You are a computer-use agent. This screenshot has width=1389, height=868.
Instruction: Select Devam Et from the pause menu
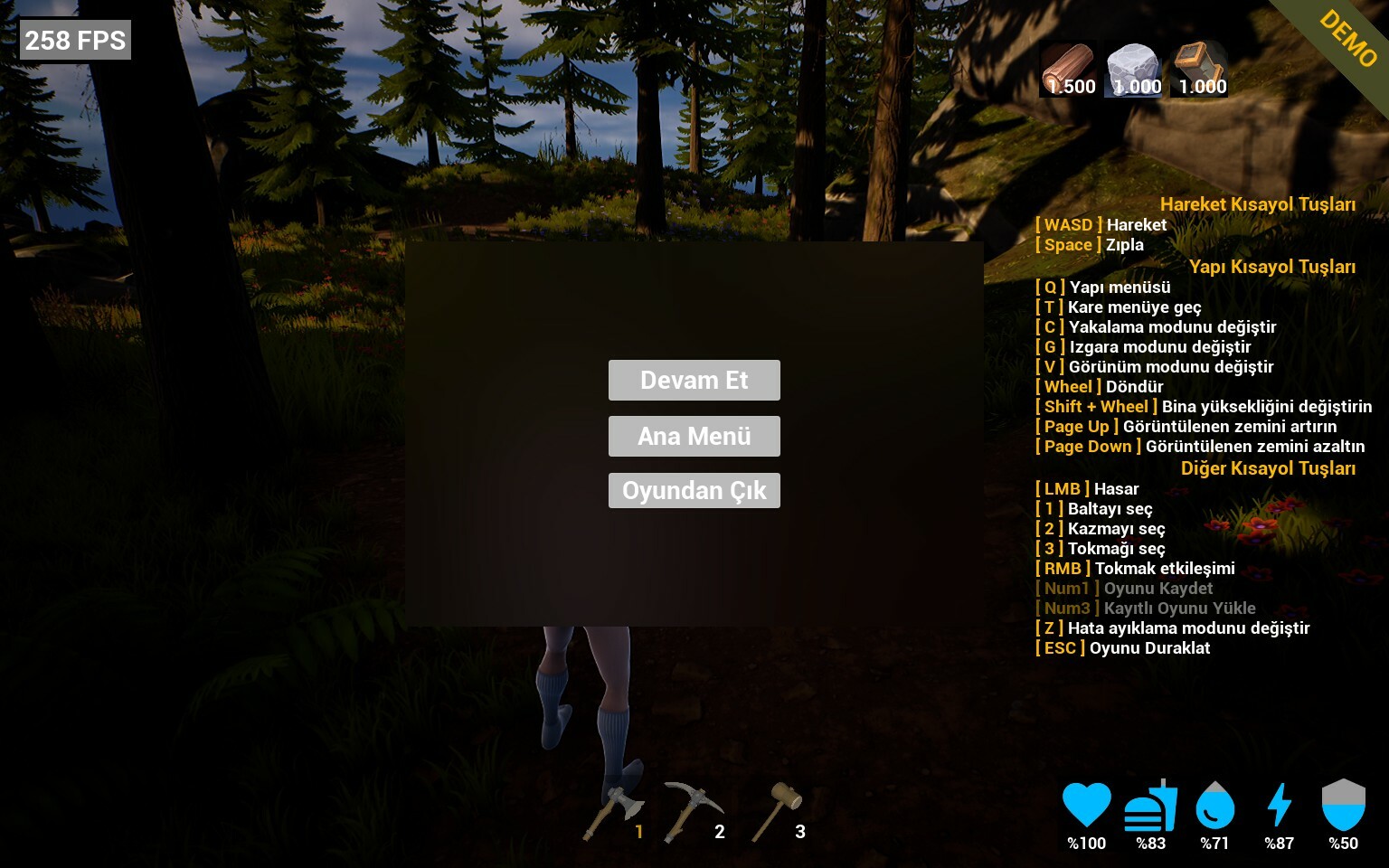click(694, 380)
